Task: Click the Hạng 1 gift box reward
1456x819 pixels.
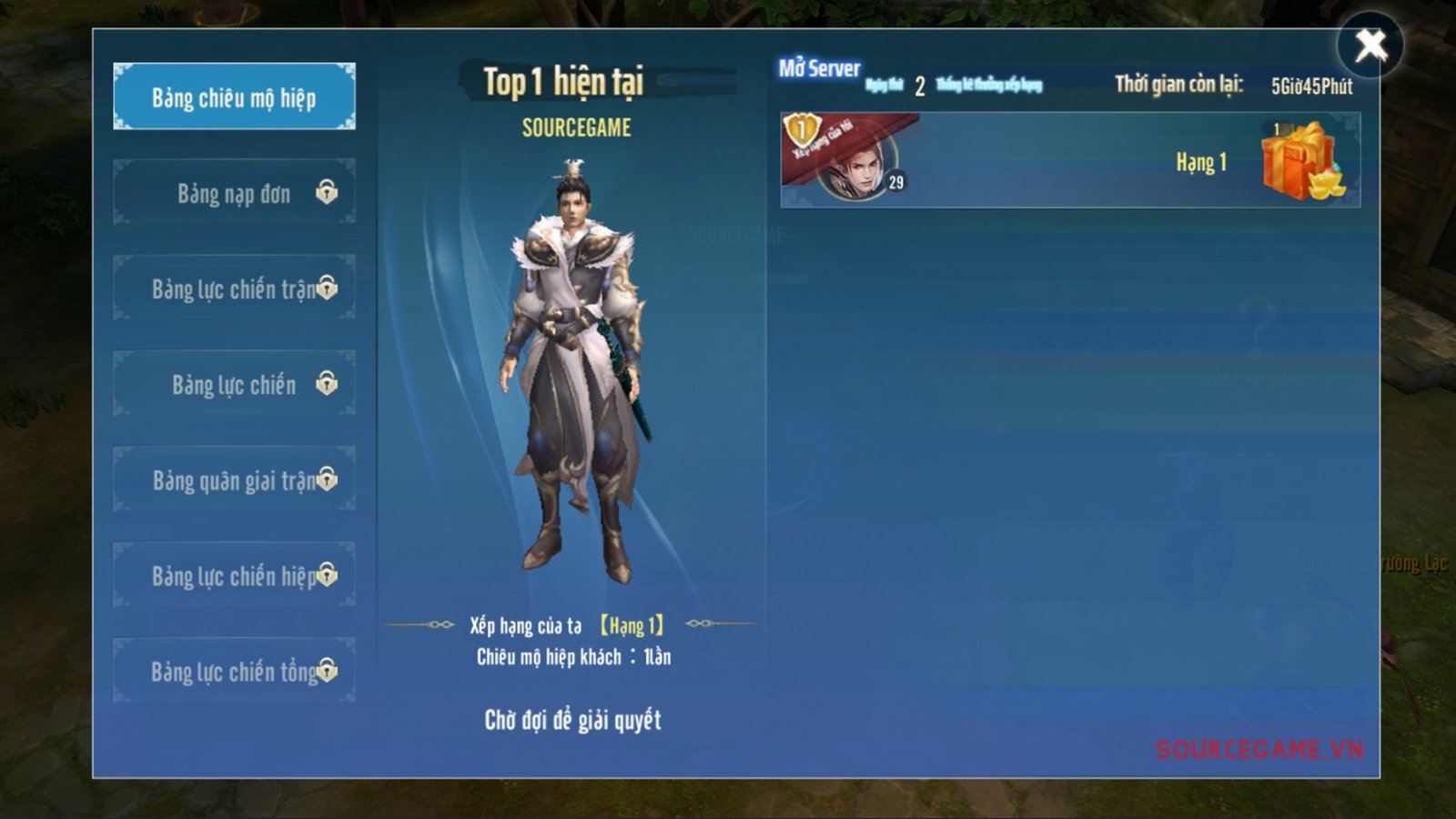Action: pyautogui.click(x=1300, y=161)
